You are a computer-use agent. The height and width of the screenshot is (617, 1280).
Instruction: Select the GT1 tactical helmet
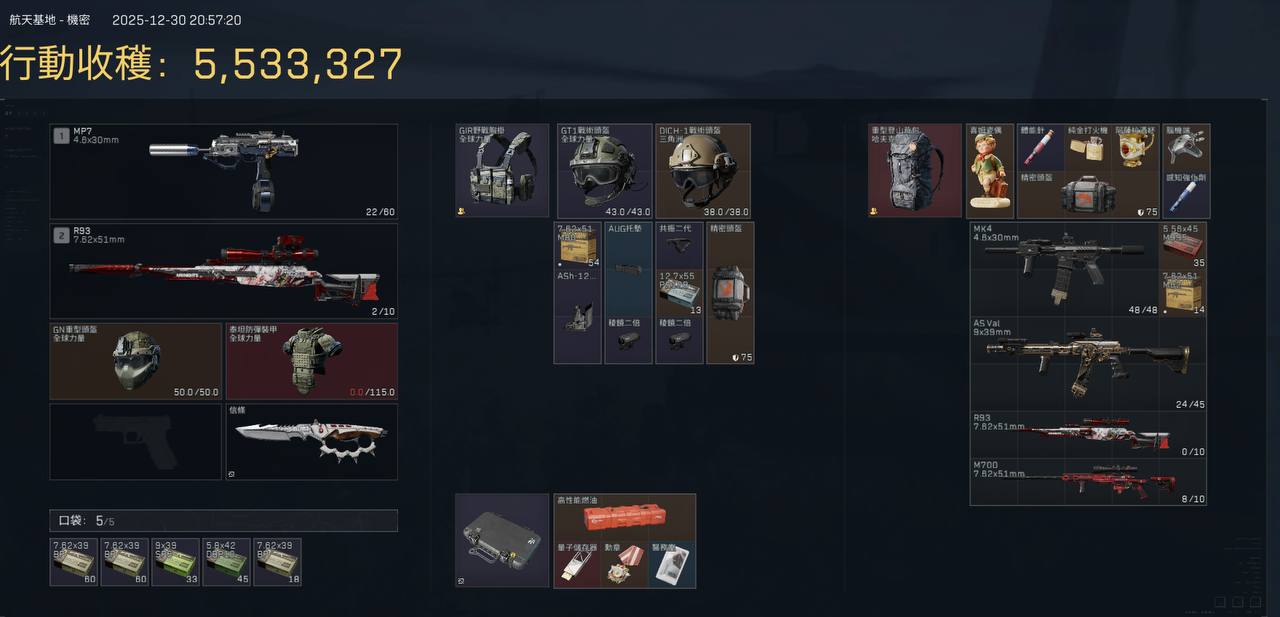pyautogui.click(x=604, y=171)
